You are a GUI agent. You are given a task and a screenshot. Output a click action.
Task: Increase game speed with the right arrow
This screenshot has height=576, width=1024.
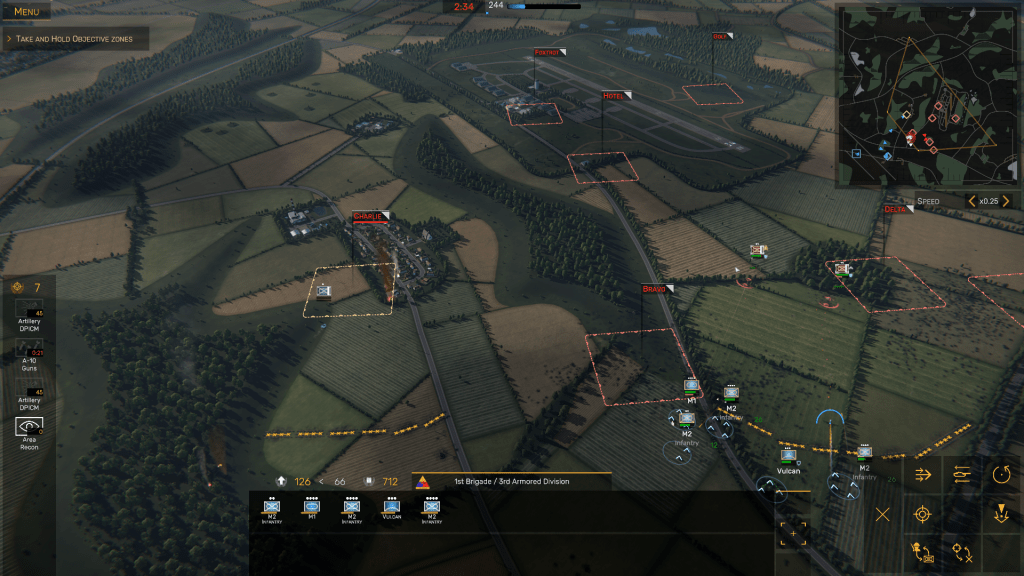1004,201
